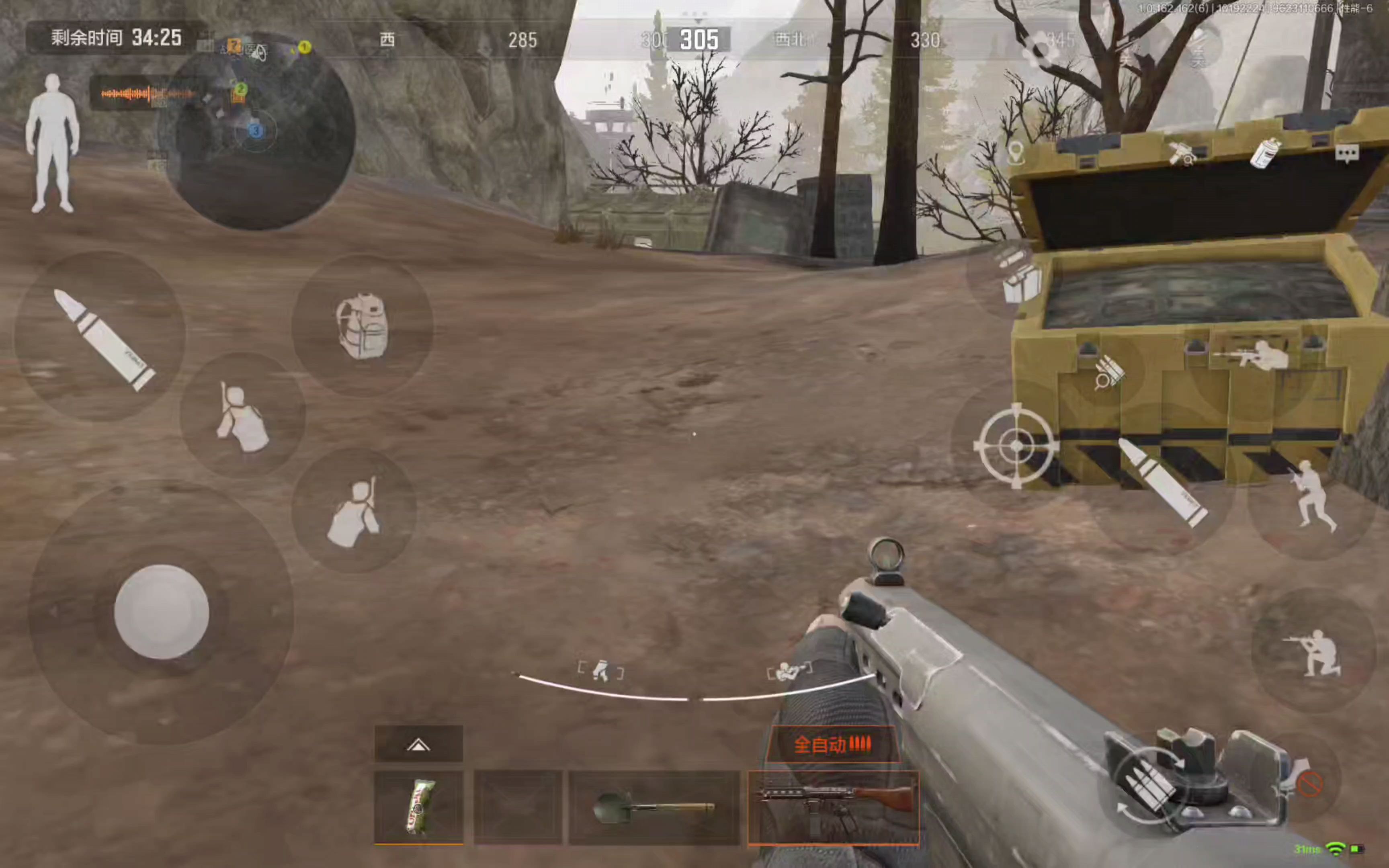Image resolution: width=1389 pixels, height=868 pixels.
Task: Expand the quick item bar arrow
Action: [x=418, y=745]
